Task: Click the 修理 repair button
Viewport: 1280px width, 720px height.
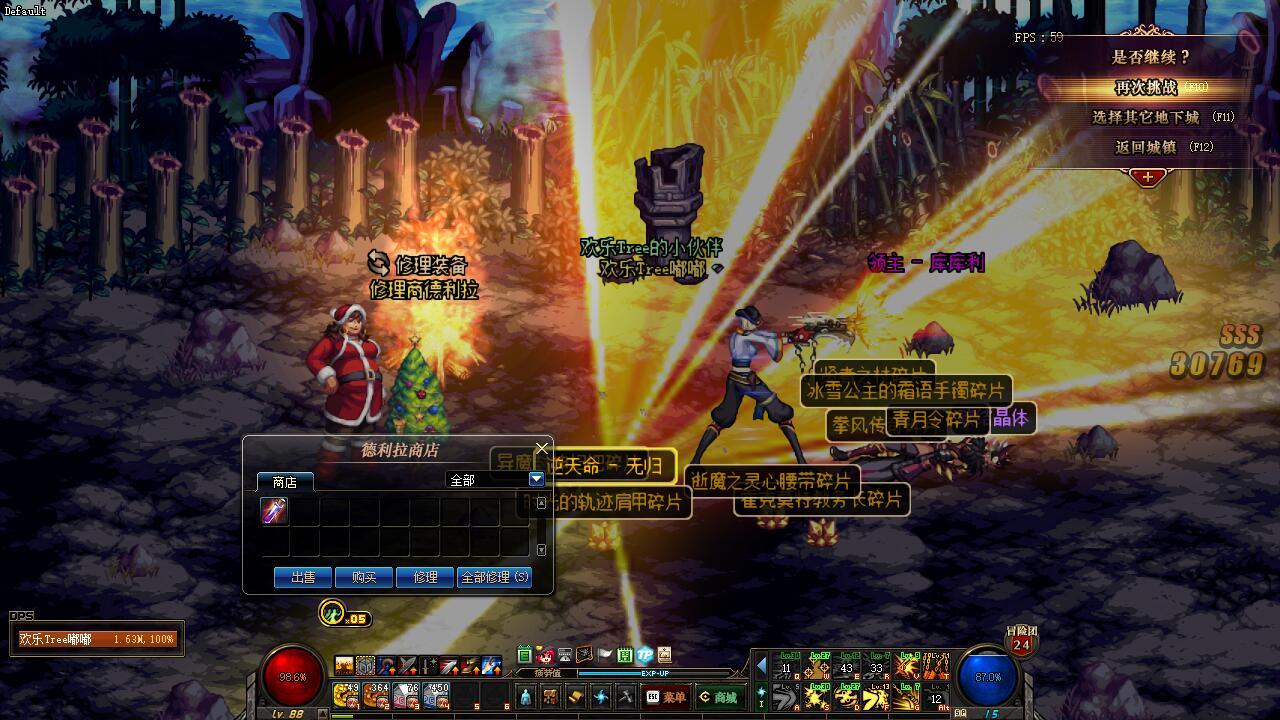Action: 425,577
